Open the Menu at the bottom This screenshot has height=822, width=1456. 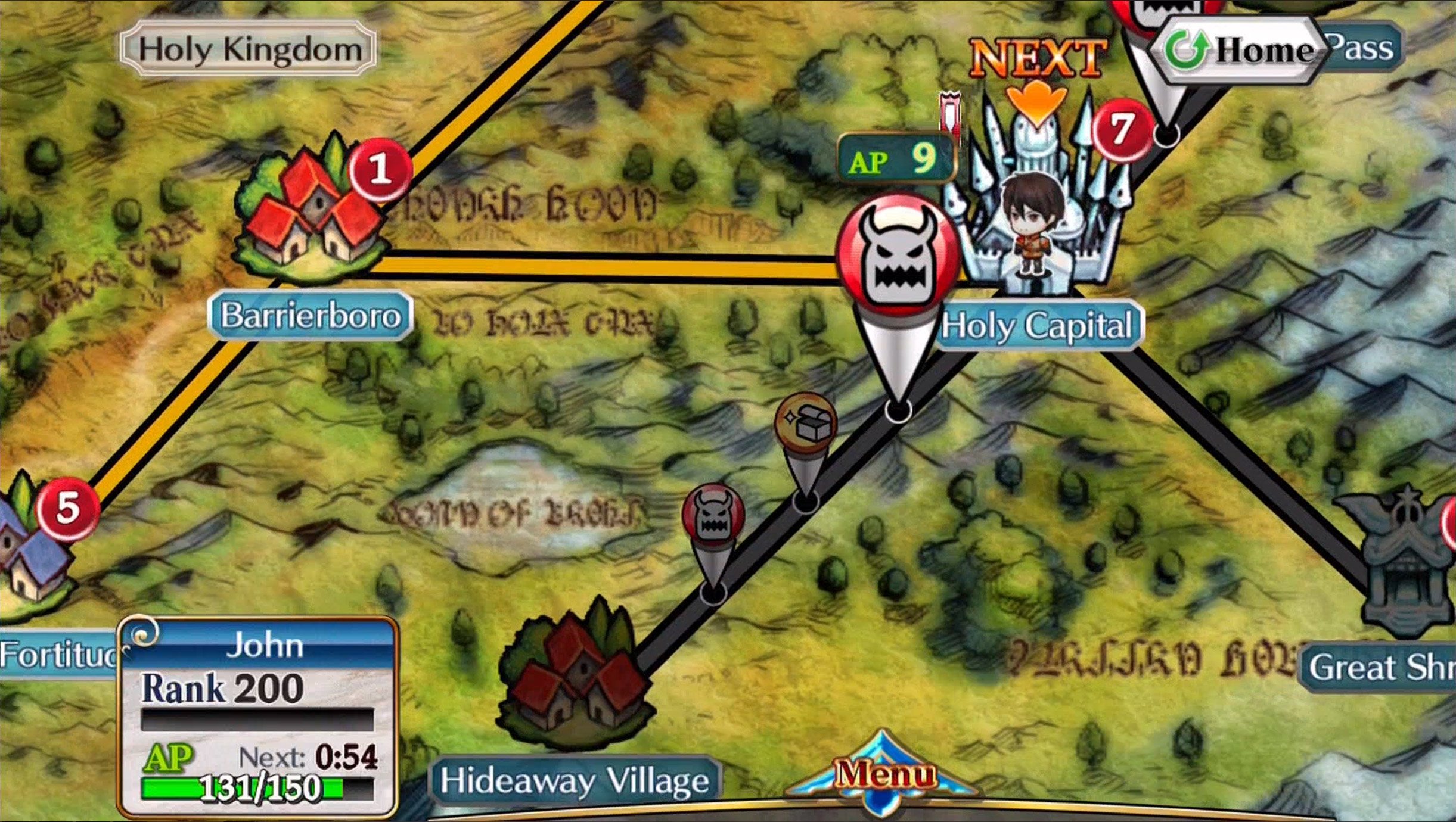pos(883,776)
